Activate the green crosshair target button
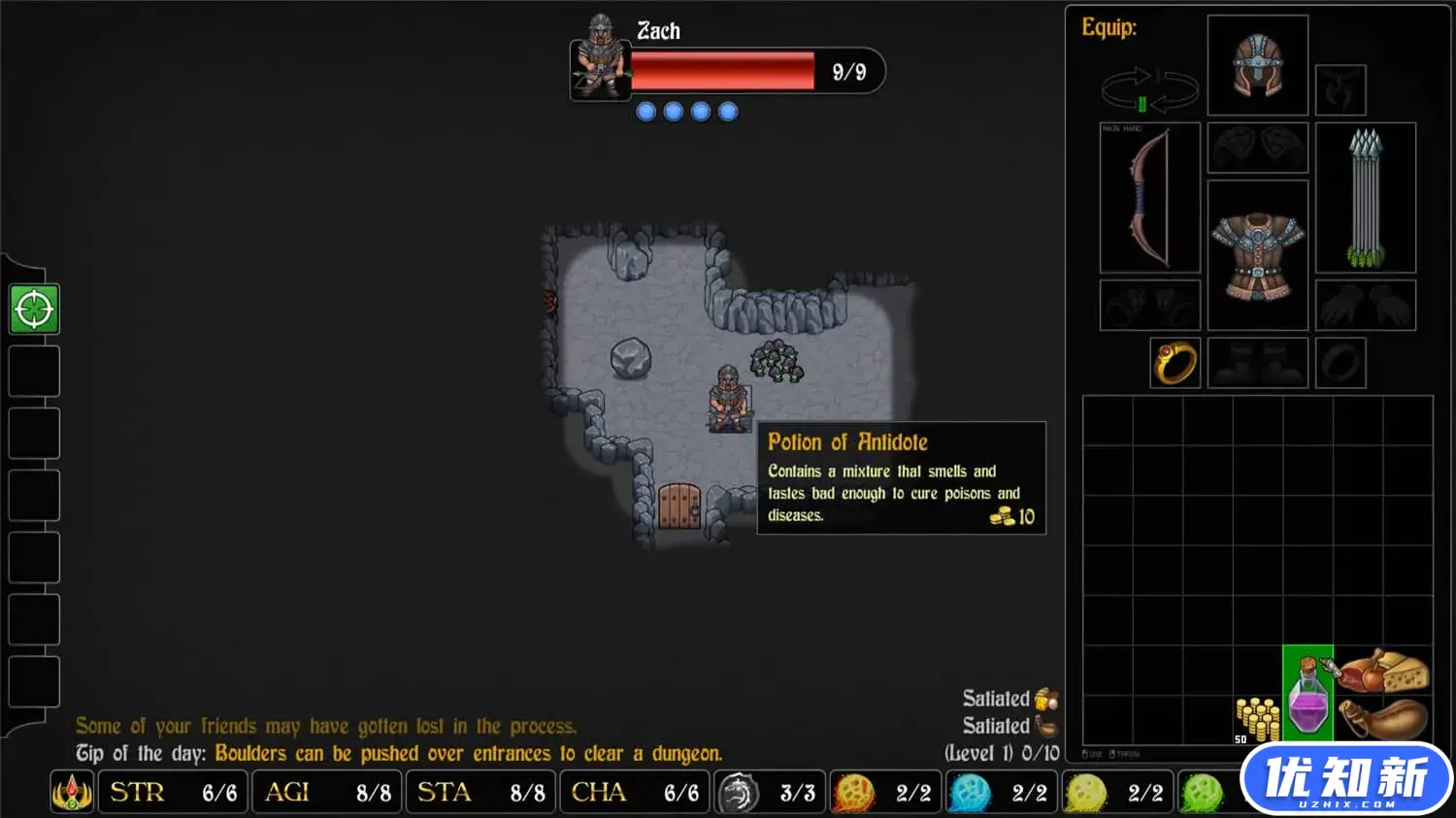The width and height of the screenshot is (1456, 818). 34,310
